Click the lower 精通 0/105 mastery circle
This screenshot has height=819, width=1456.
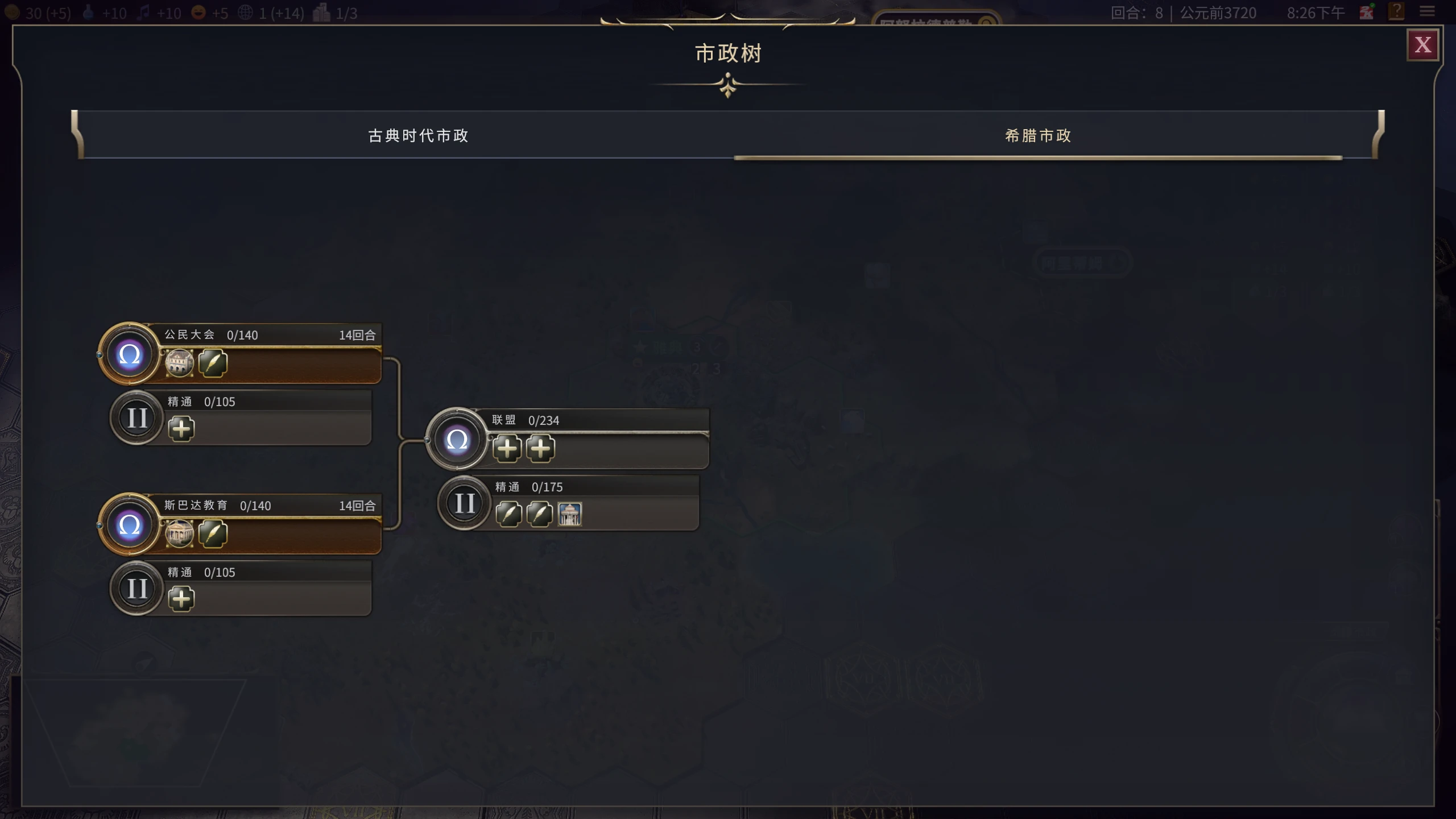tap(136, 589)
